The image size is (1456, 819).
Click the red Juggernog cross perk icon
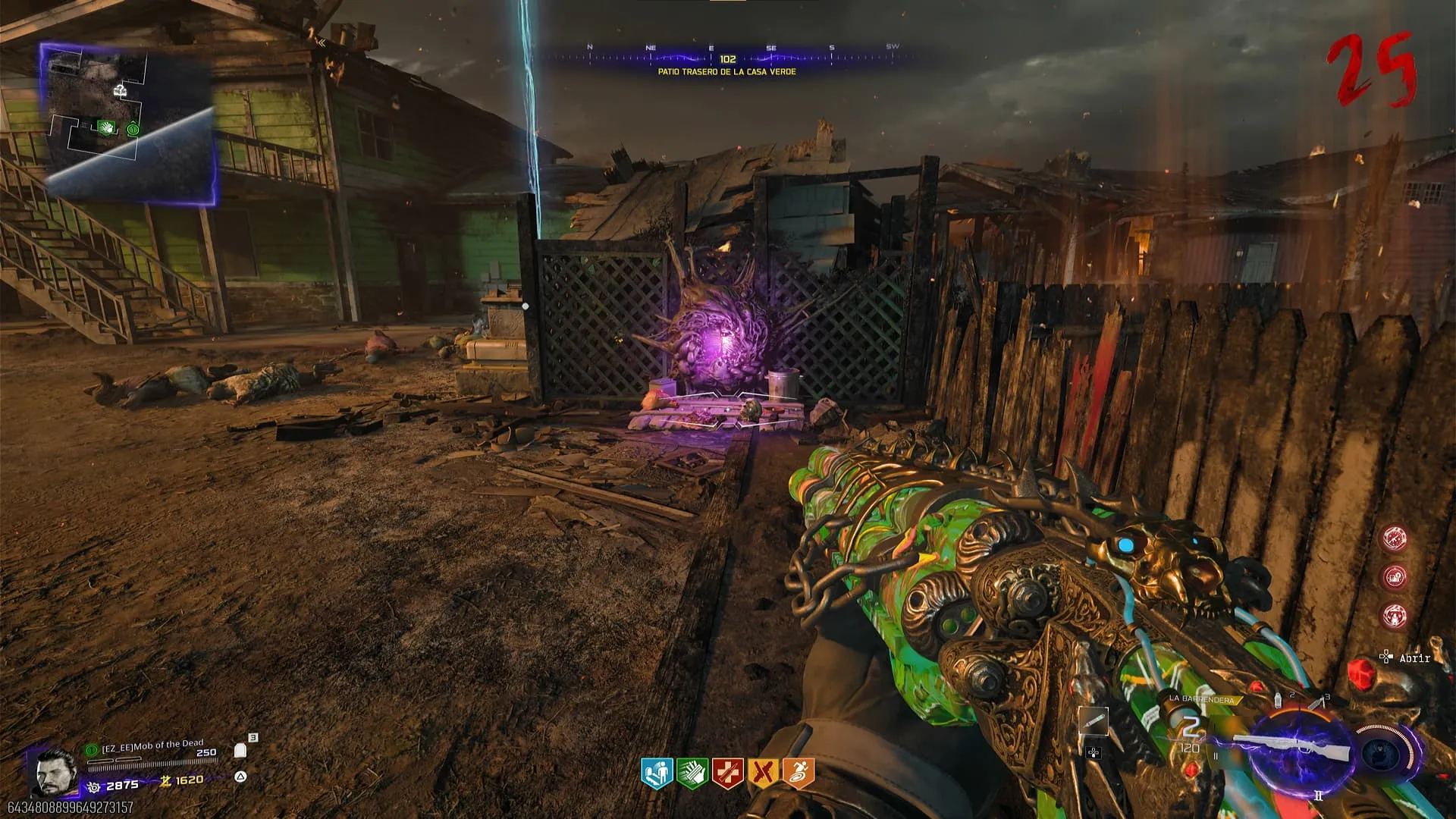[727, 773]
